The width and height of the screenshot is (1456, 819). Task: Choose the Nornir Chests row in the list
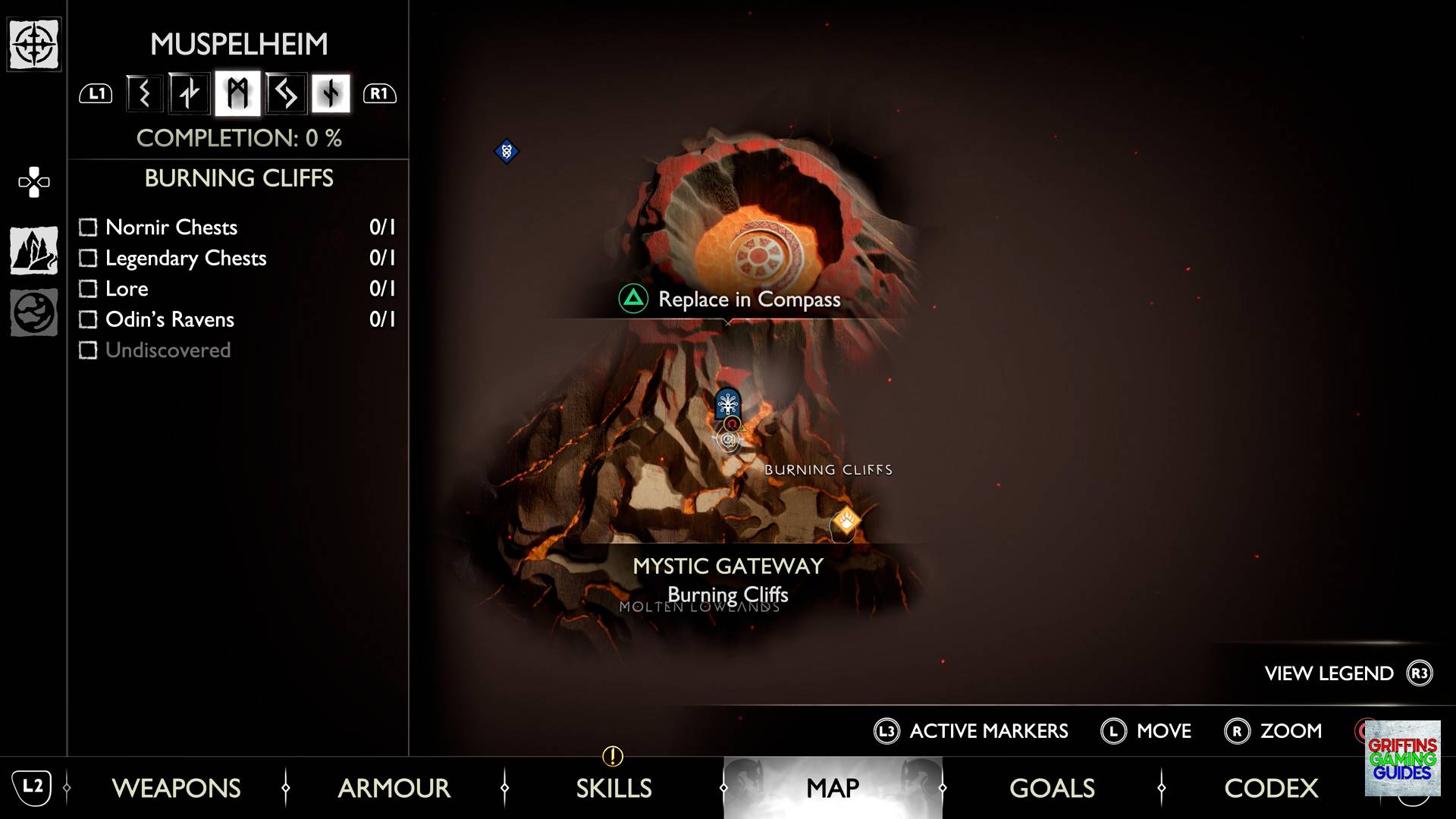pyautogui.click(x=171, y=227)
